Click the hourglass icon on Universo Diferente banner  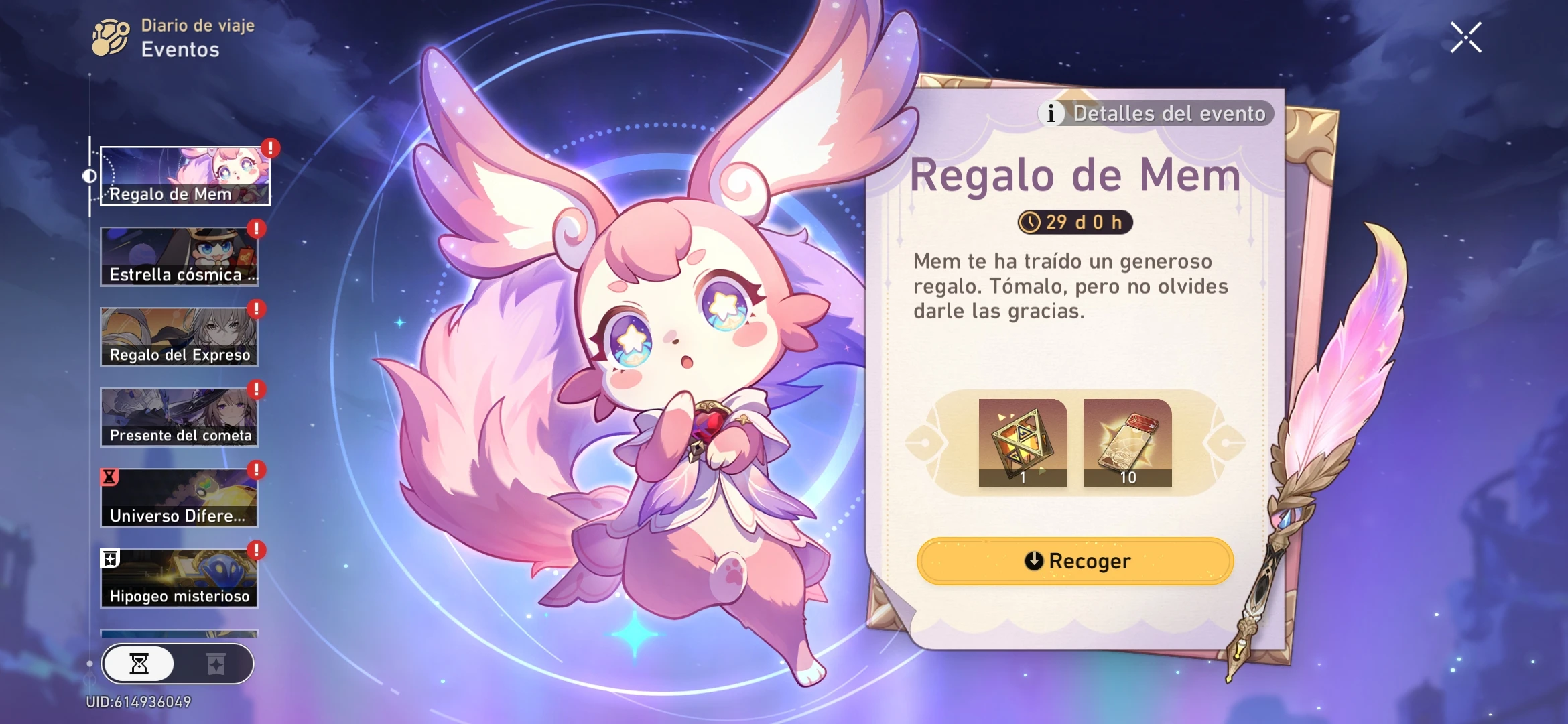pyautogui.click(x=109, y=477)
